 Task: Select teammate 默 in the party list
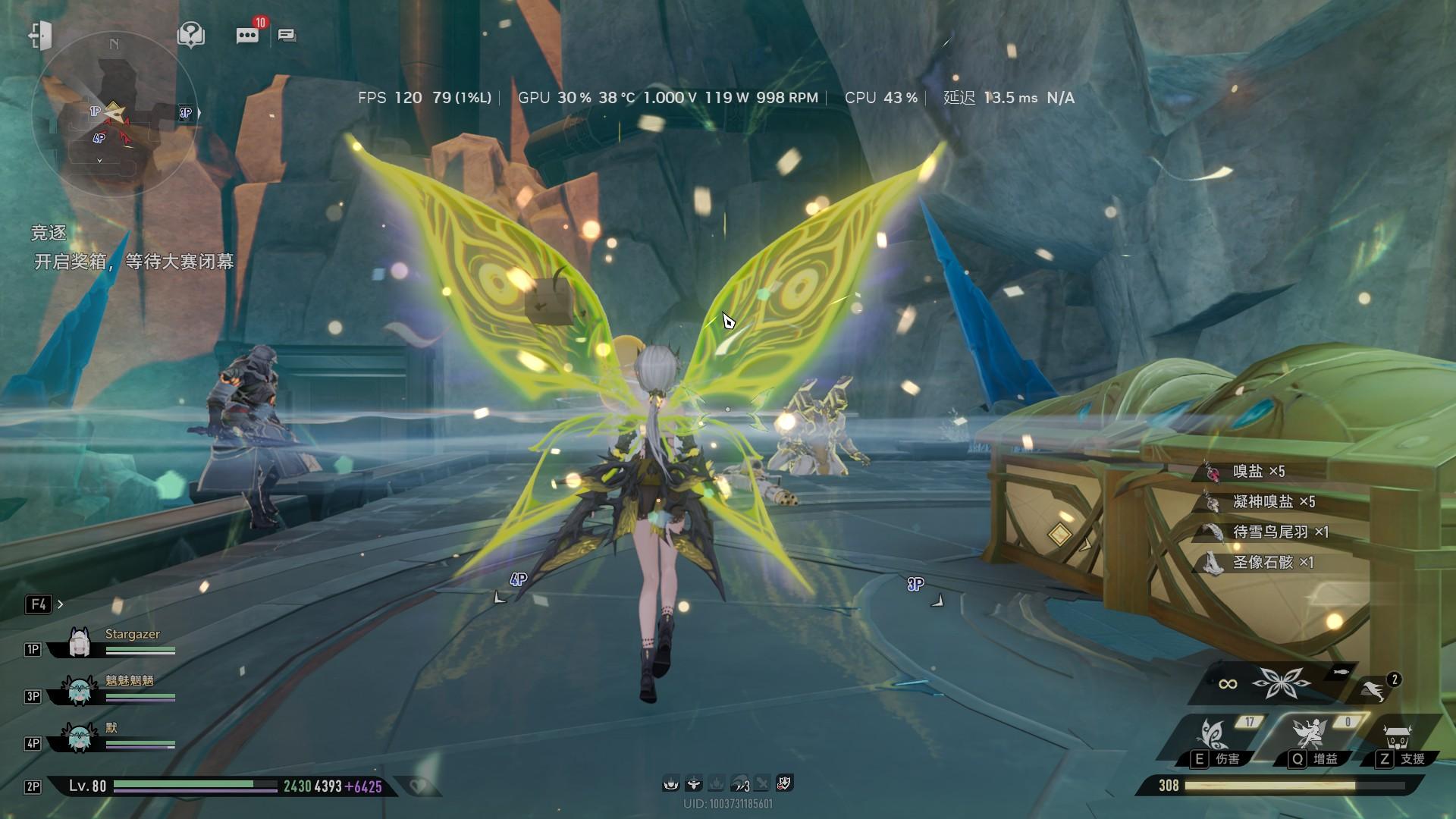114,736
